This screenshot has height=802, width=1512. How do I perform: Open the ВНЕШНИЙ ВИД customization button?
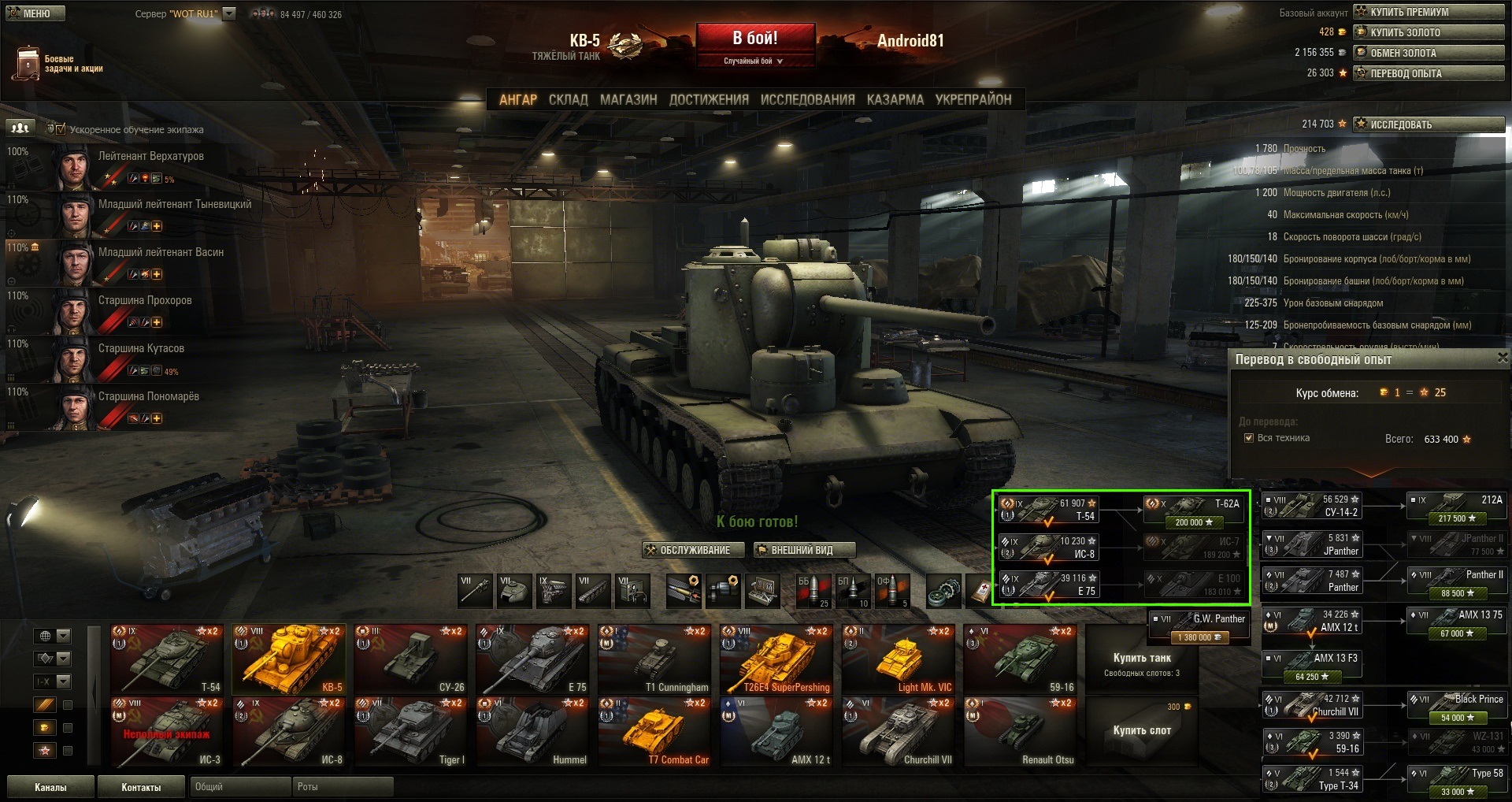[x=803, y=550]
